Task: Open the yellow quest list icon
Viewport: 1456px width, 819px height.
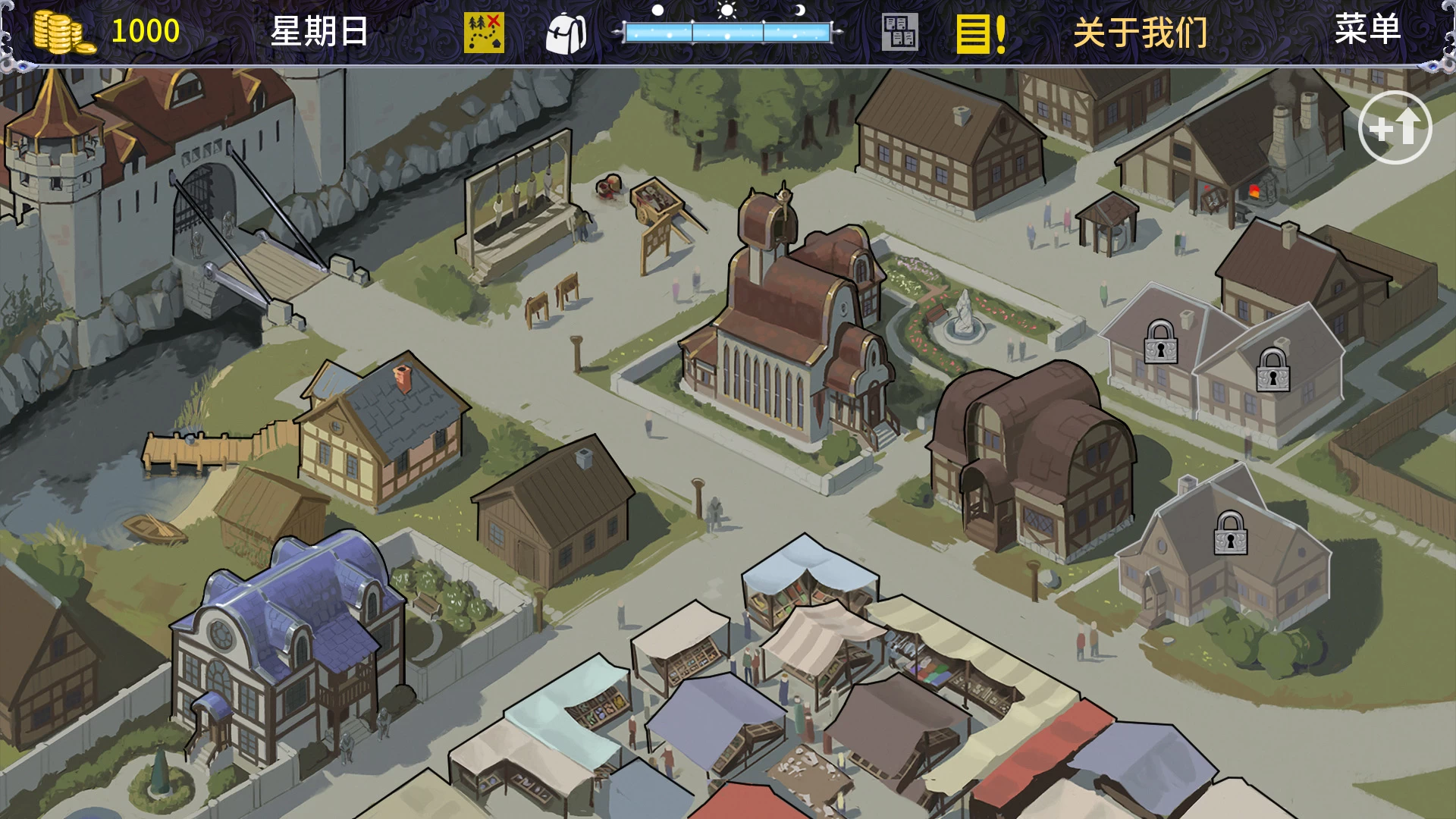Action: pos(981,33)
